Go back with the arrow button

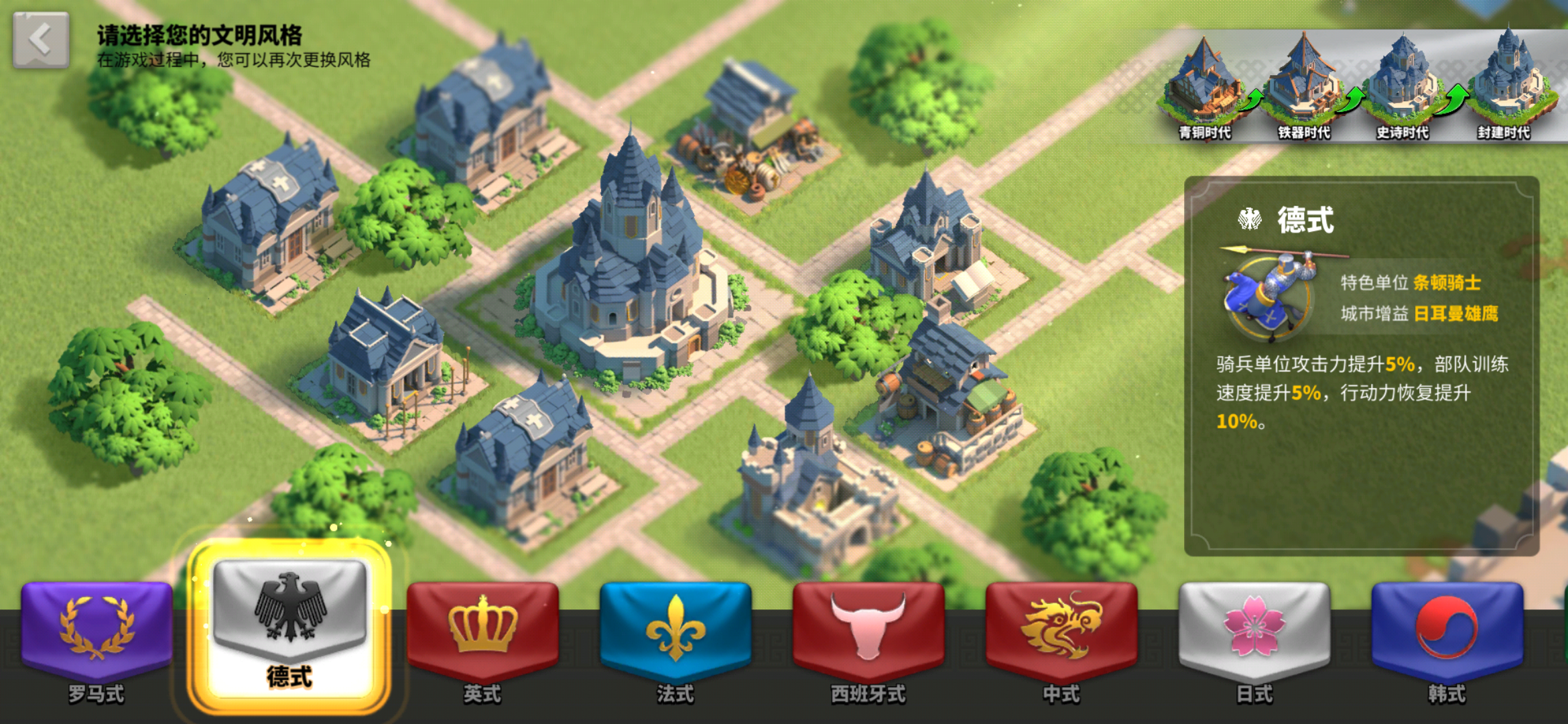click(x=40, y=40)
